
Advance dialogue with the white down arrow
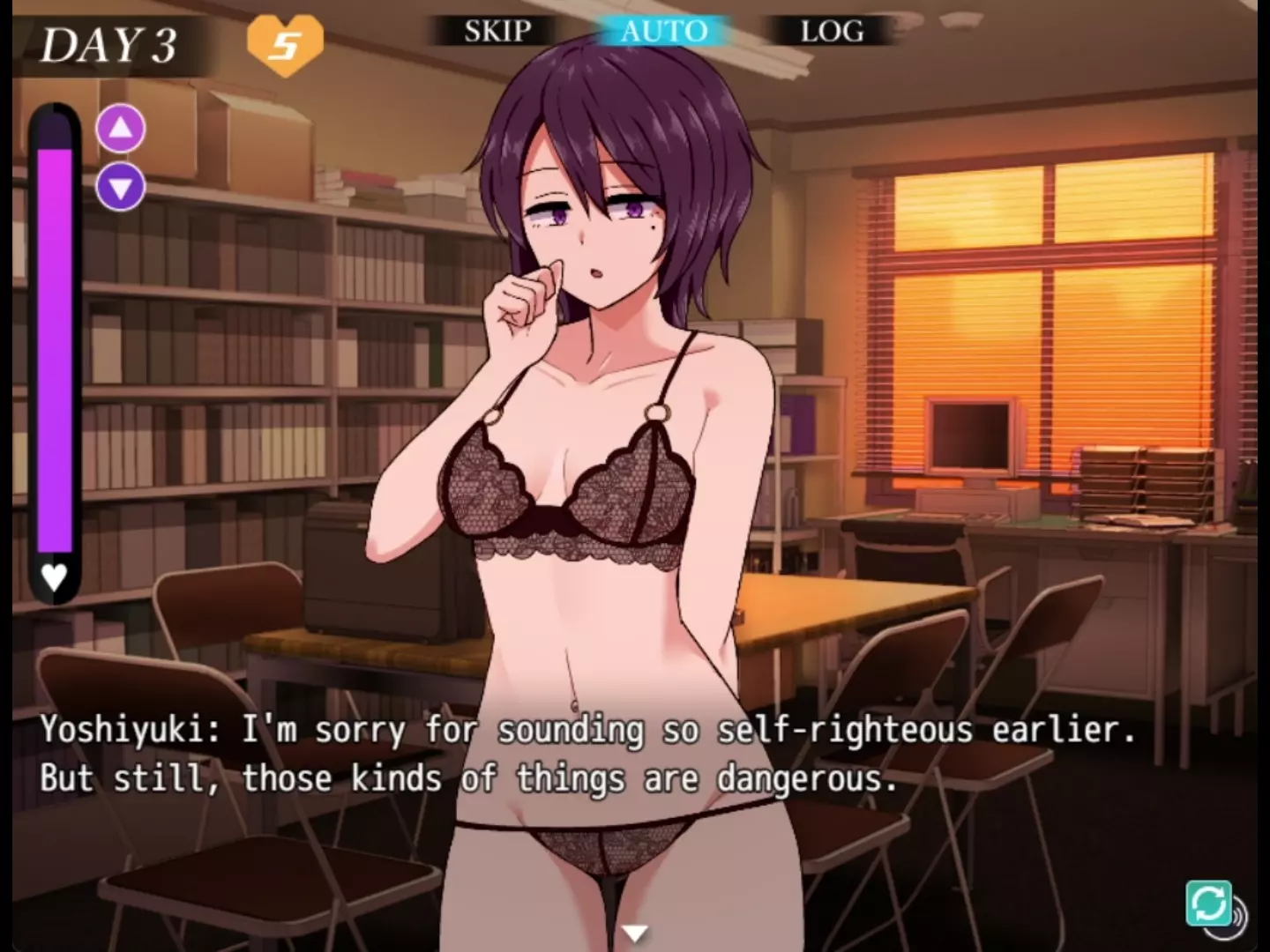pos(634,932)
